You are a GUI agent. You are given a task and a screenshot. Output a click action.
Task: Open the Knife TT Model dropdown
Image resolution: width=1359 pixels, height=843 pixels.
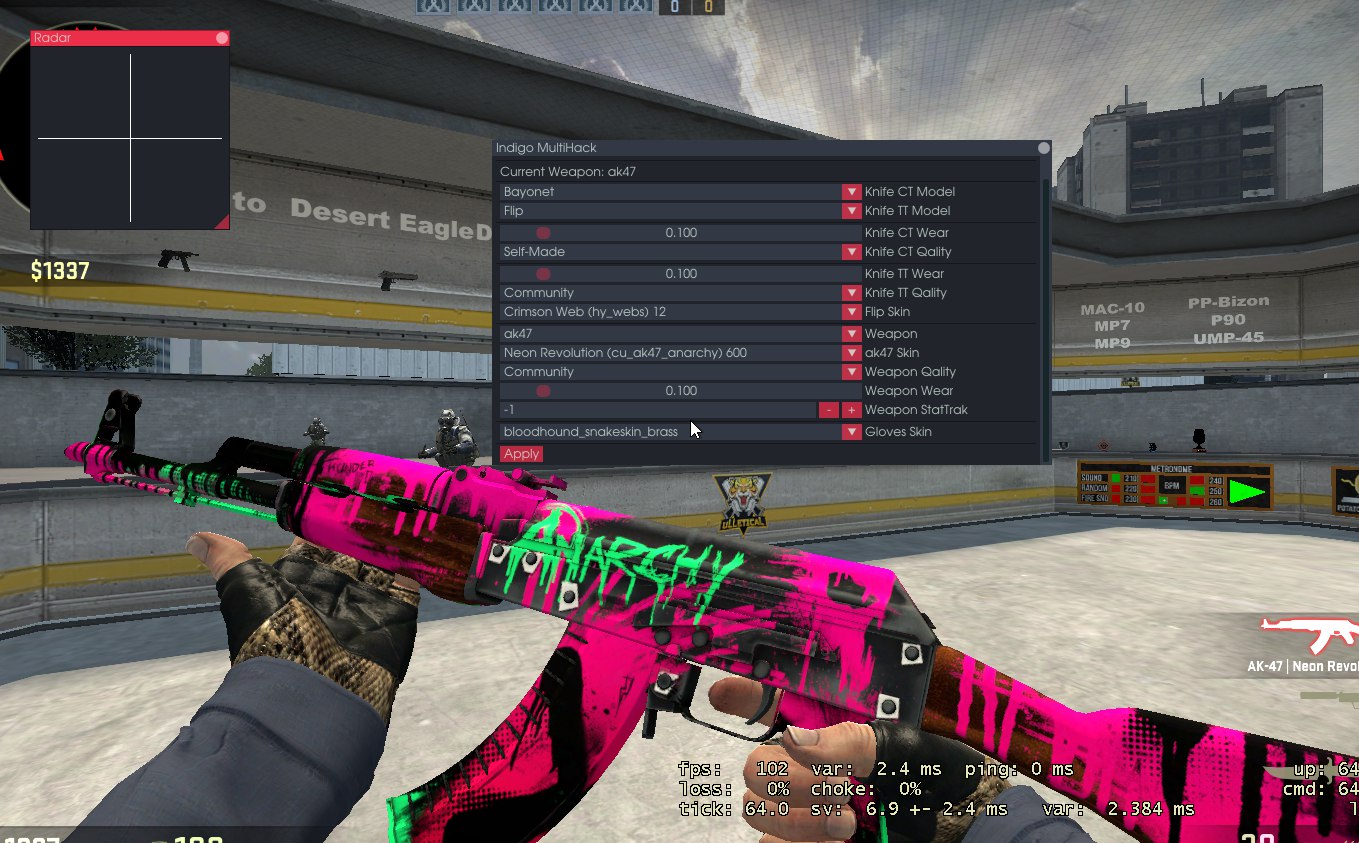pyautogui.click(x=850, y=211)
